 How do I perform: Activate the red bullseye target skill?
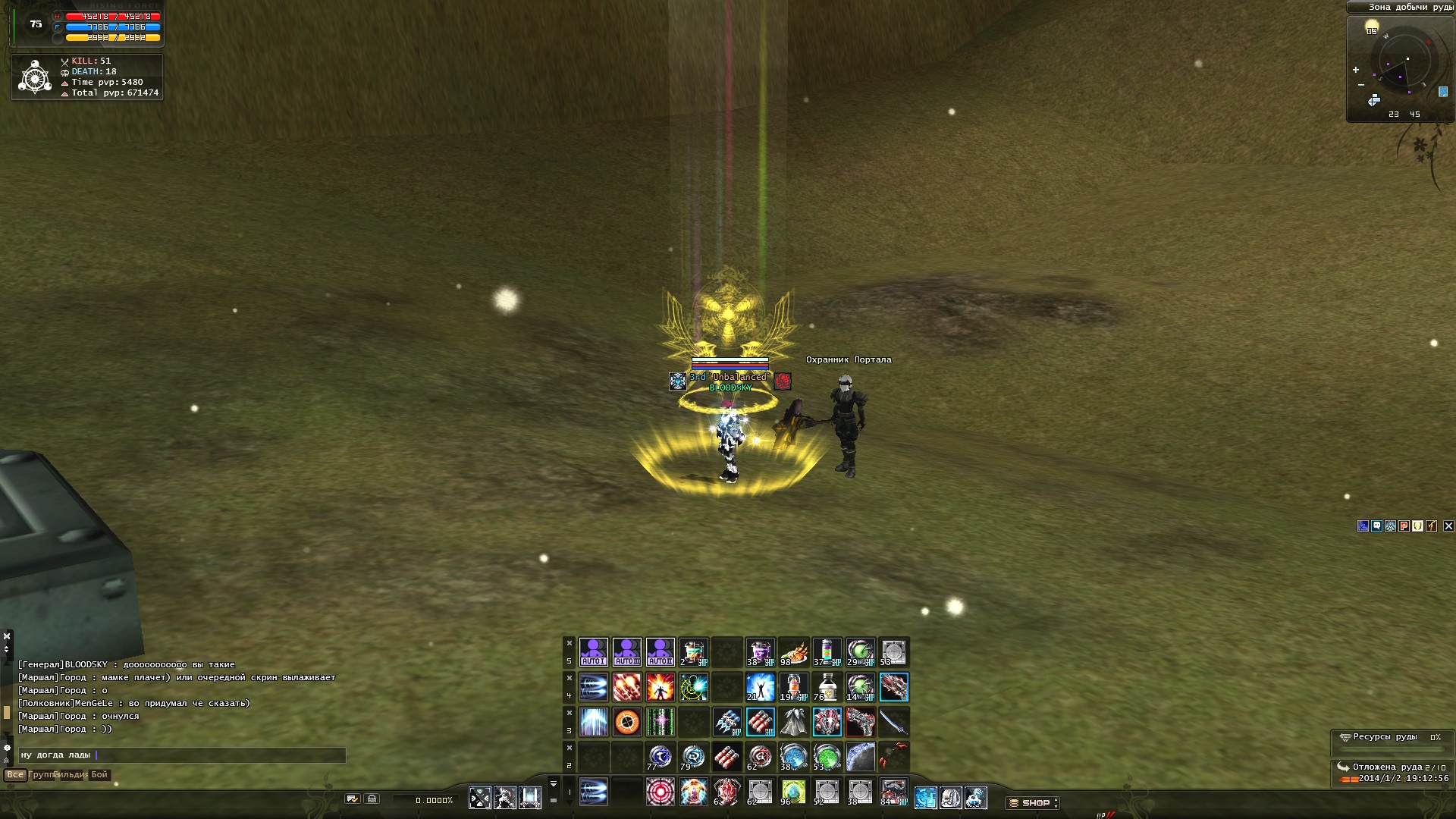[x=660, y=792]
